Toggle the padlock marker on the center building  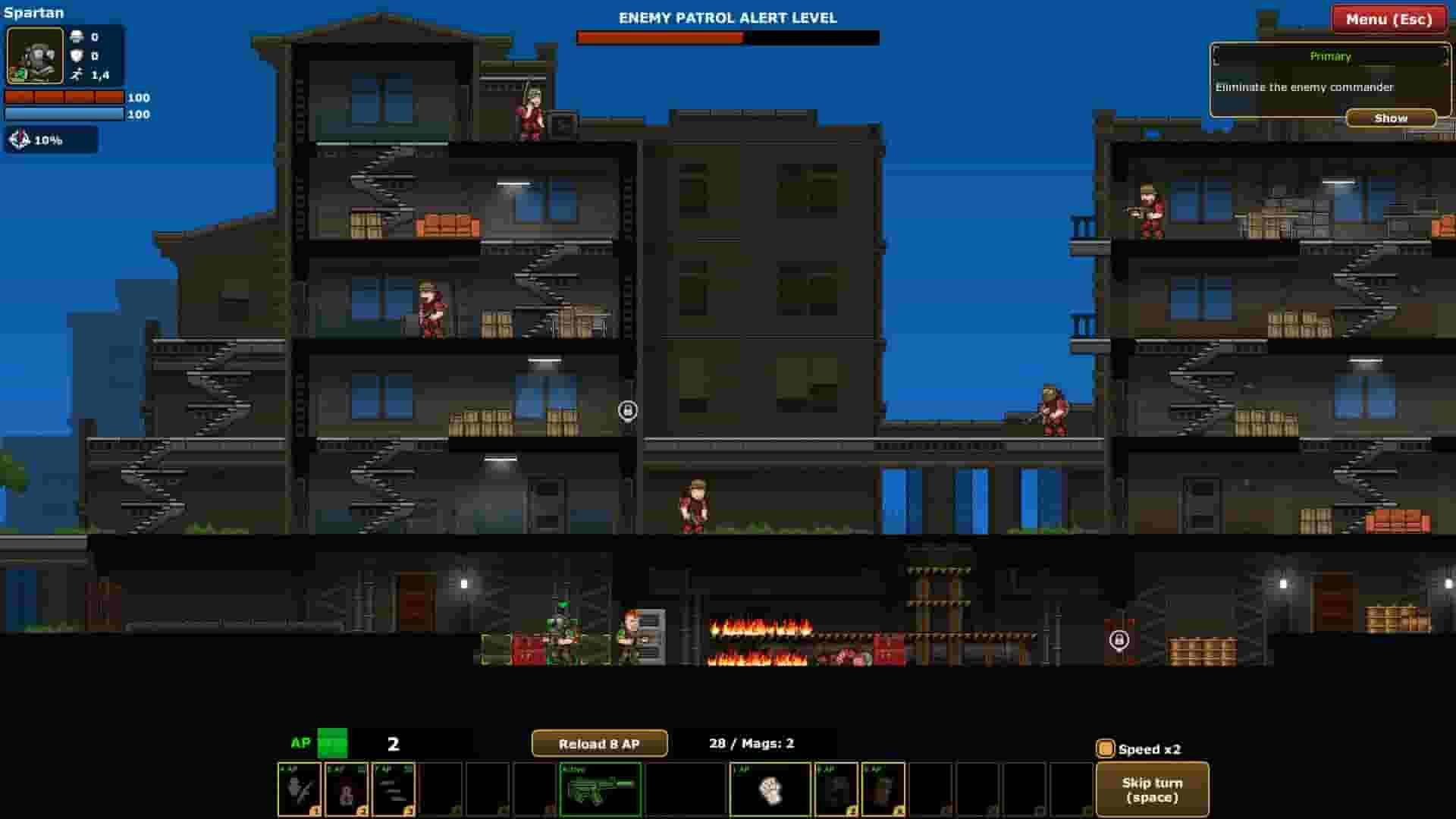pos(628,409)
